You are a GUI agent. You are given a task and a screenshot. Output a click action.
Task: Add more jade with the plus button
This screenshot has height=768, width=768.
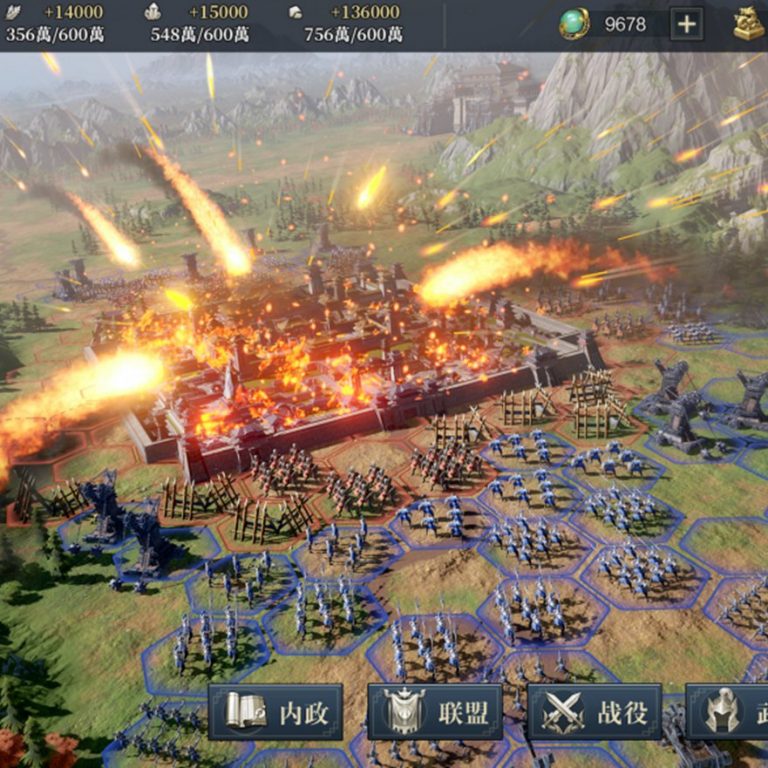(x=686, y=24)
